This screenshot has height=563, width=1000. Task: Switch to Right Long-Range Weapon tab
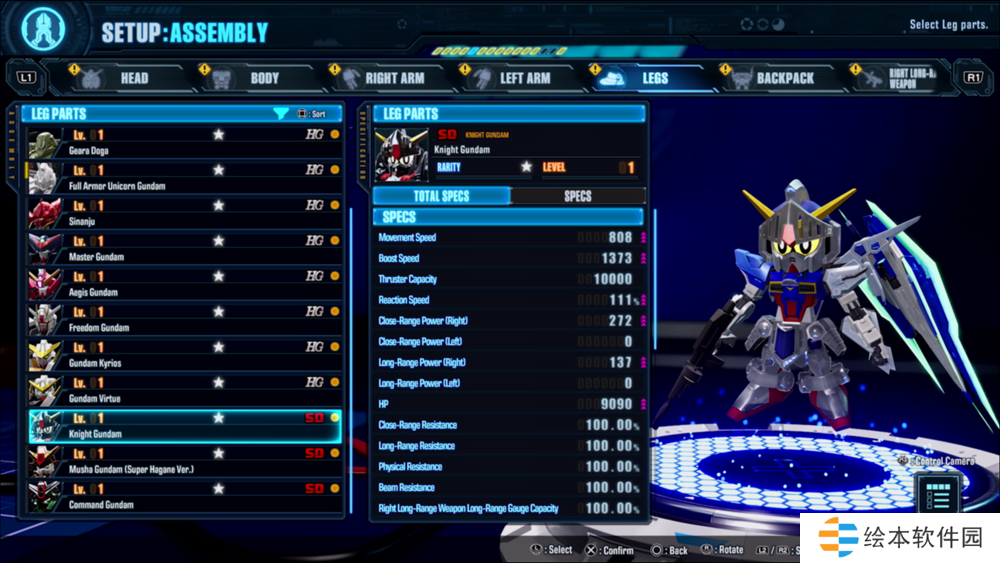898,78
